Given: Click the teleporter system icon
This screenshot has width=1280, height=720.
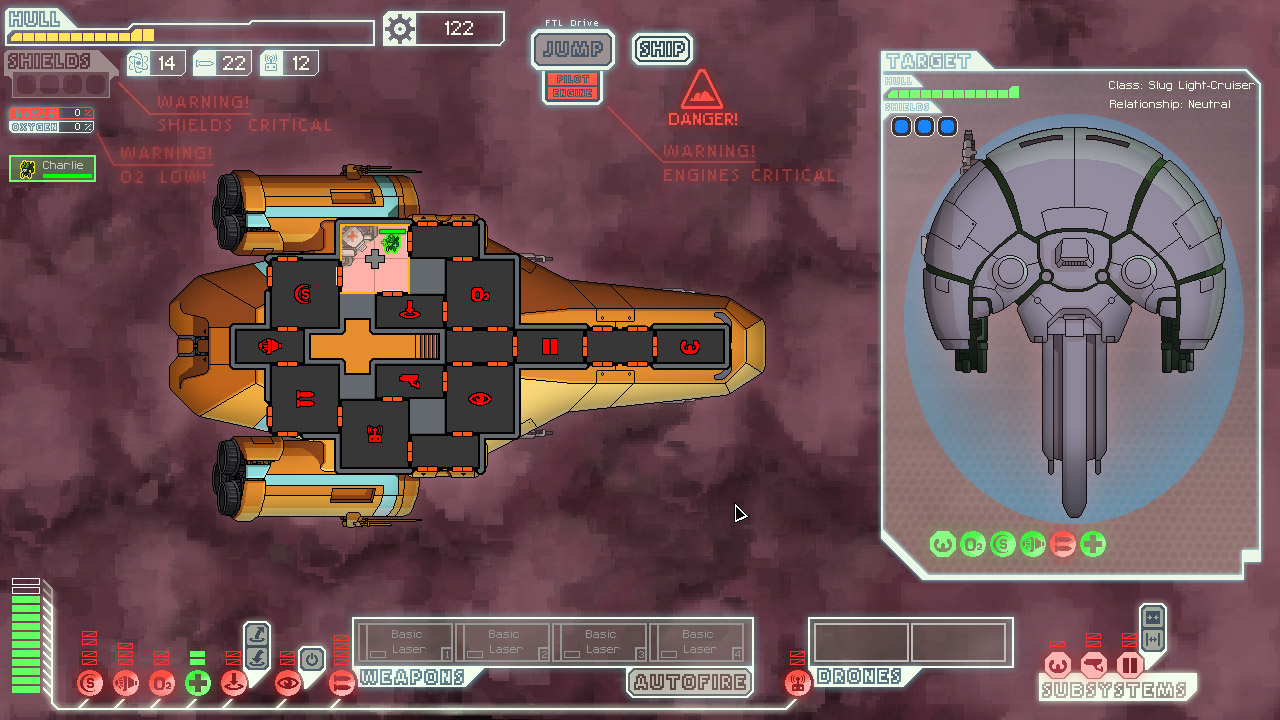Looking at the screenshot, I should tap(234, 684).
